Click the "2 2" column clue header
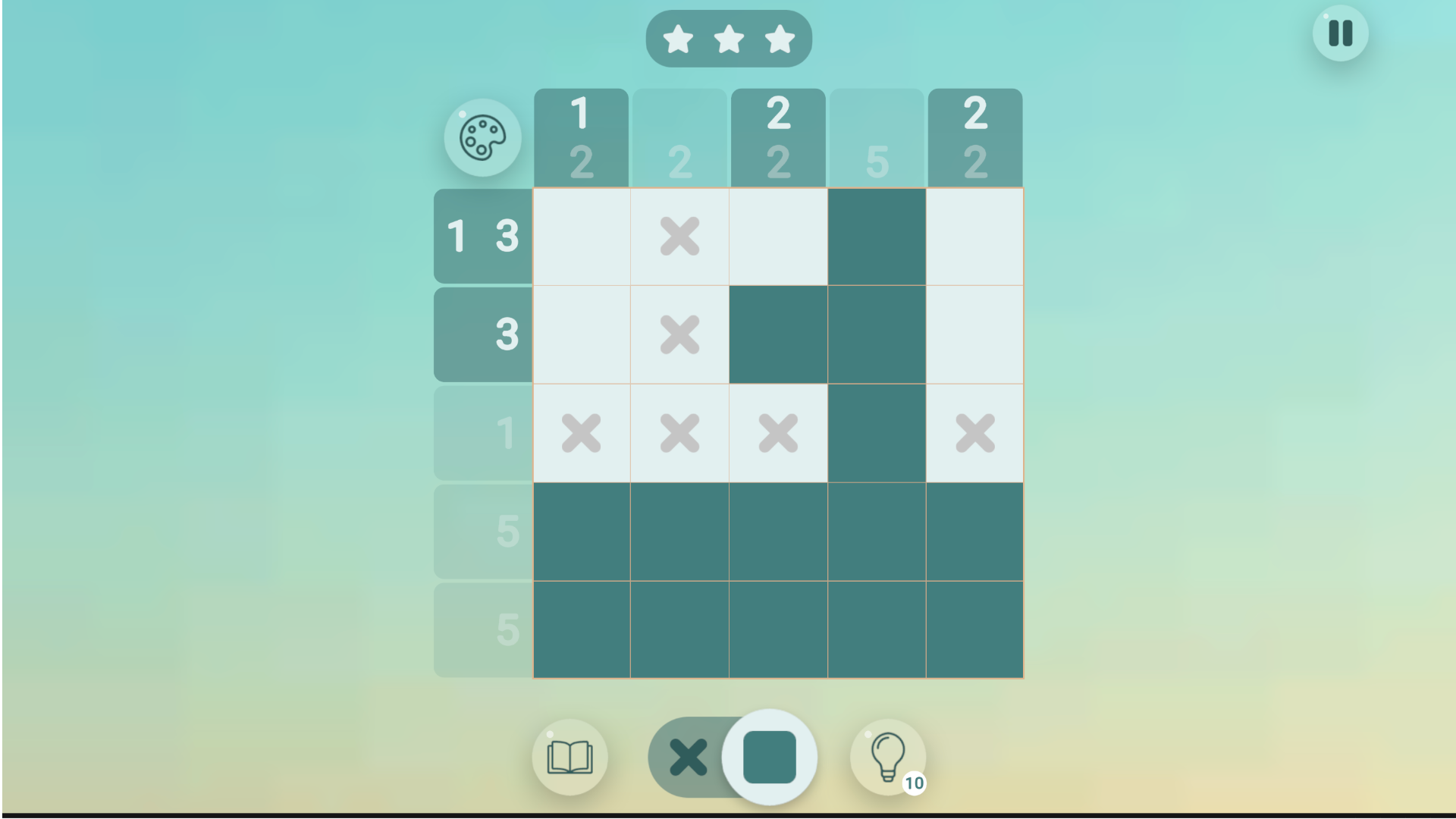Viewport: 1456px width, 819px height. [x=777, y=136]
